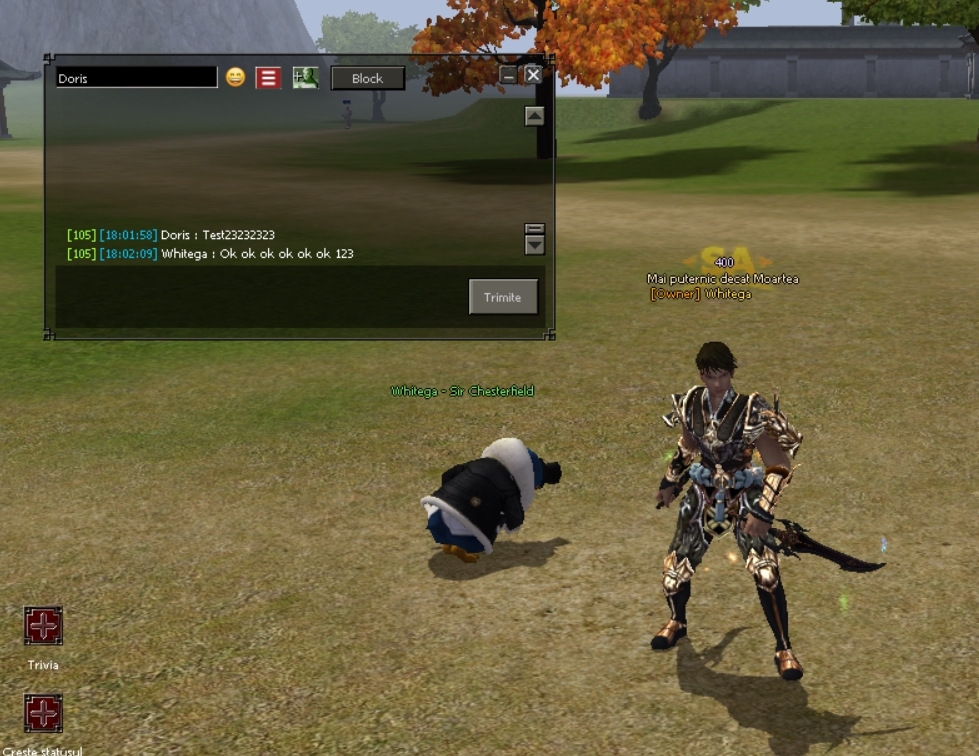Close the whisper chat window
Viewport: 979px width, 756px height.
pos(533,75)
